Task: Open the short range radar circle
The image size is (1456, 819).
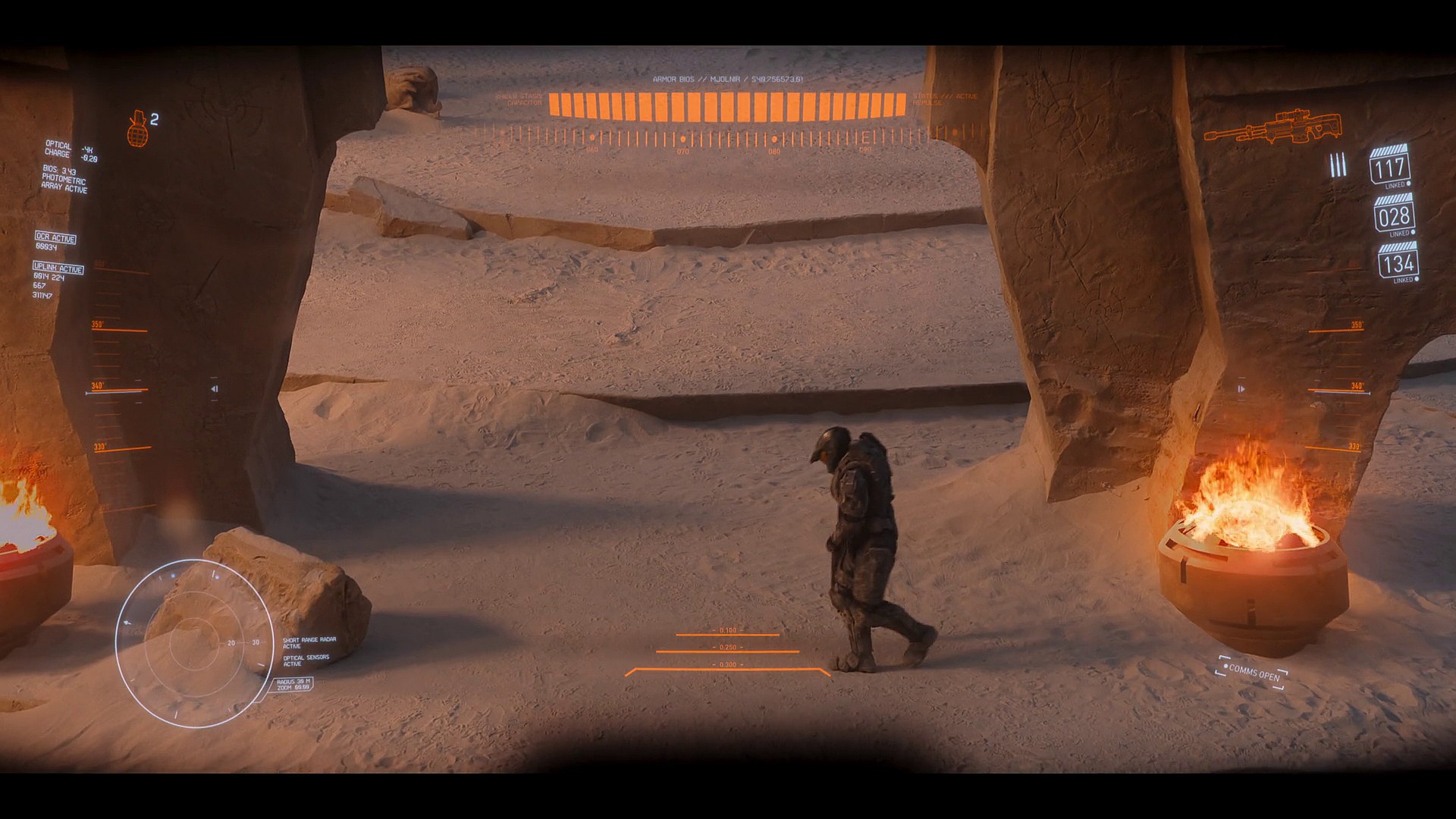Action: tap(194, 642)
